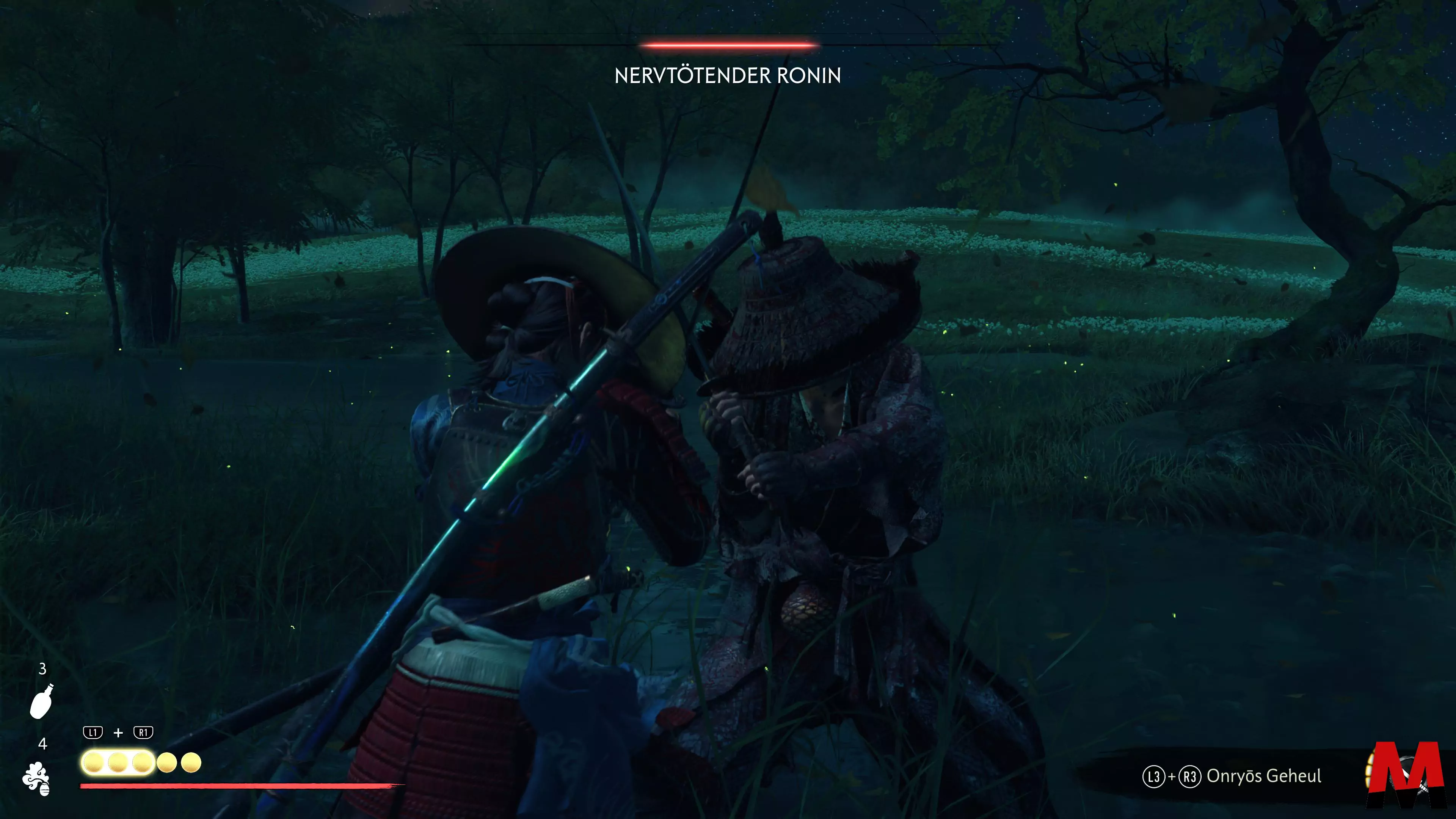Screen dimensions: 1456x819
Task: Activate the Onryōs Geheul ability label
Action: click(1263, 776)
